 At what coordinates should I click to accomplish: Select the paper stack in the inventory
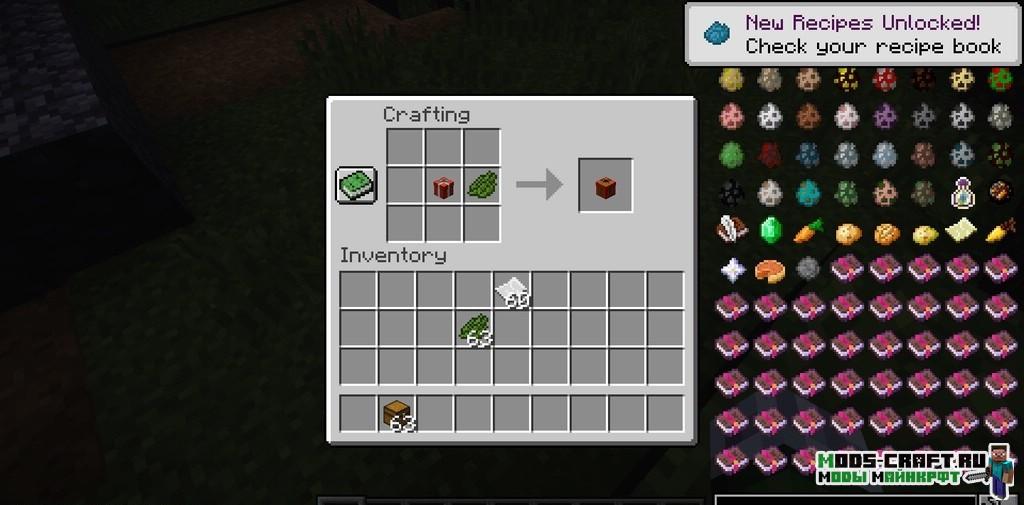(x=513, y=291)
